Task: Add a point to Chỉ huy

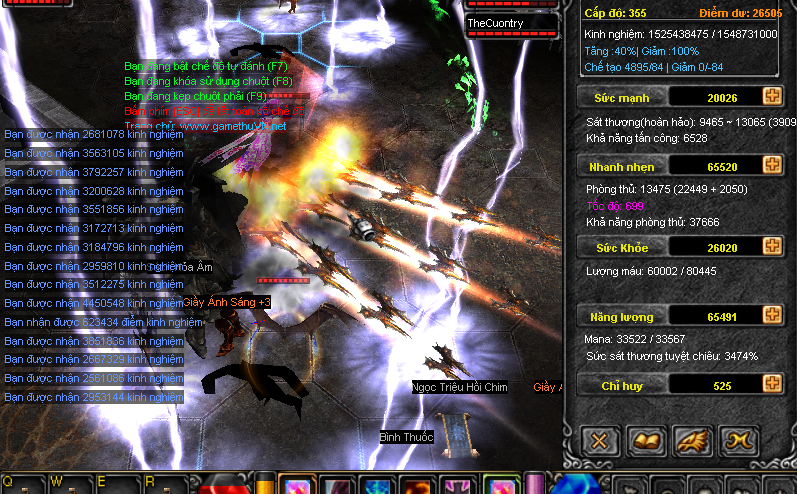Action: point(772,384)
